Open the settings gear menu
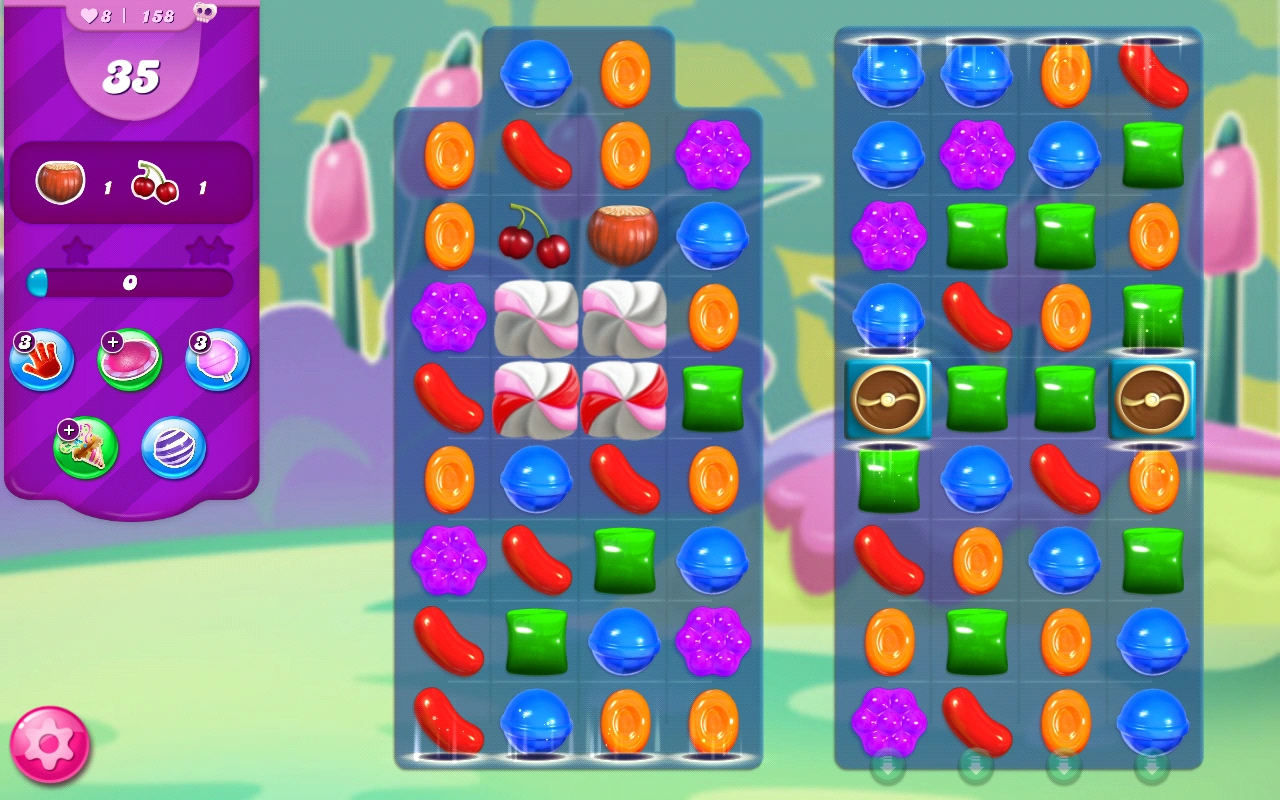 (48, 743)
